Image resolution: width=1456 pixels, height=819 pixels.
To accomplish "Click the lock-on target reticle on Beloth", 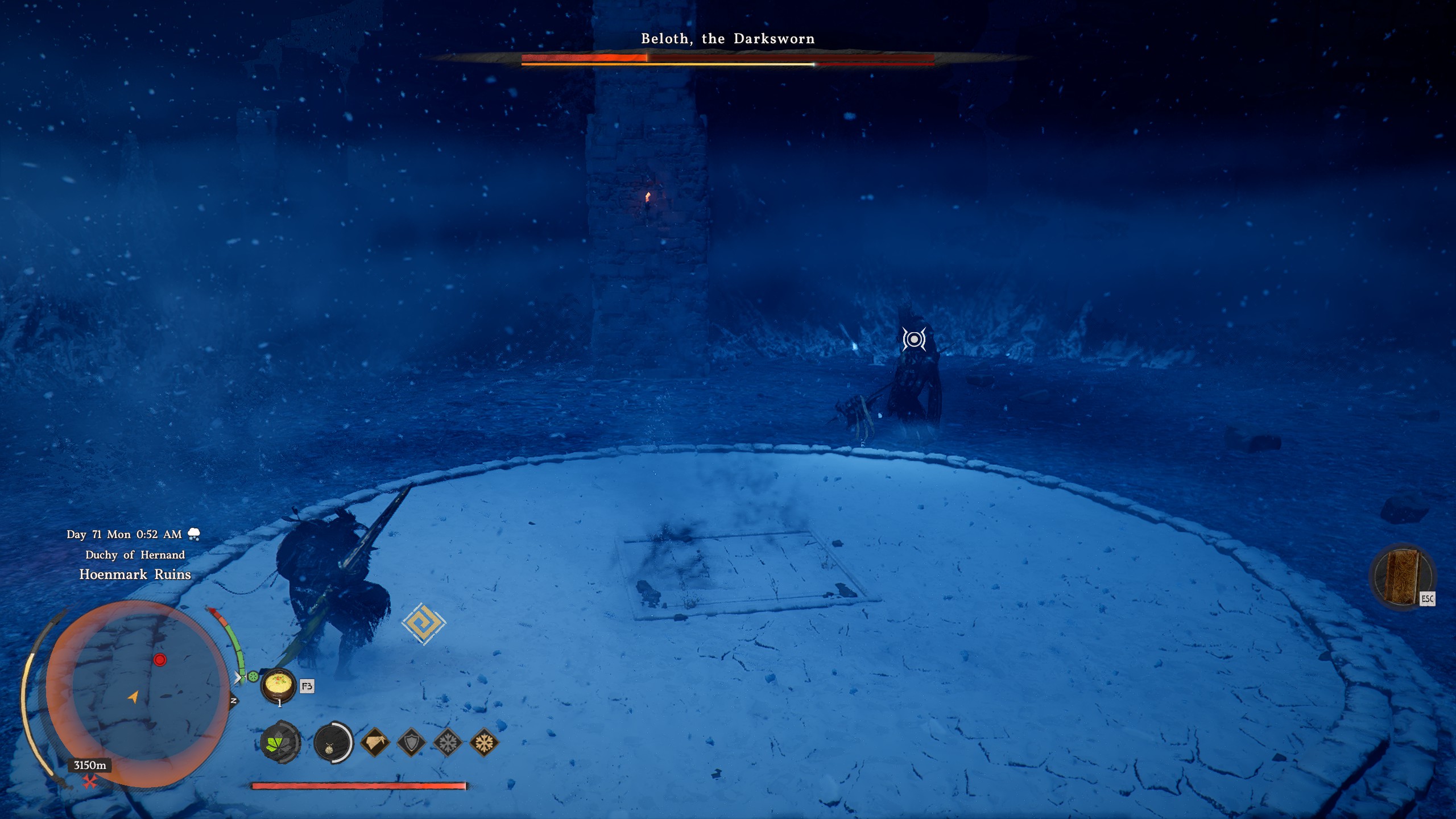I will click(914, 340).
